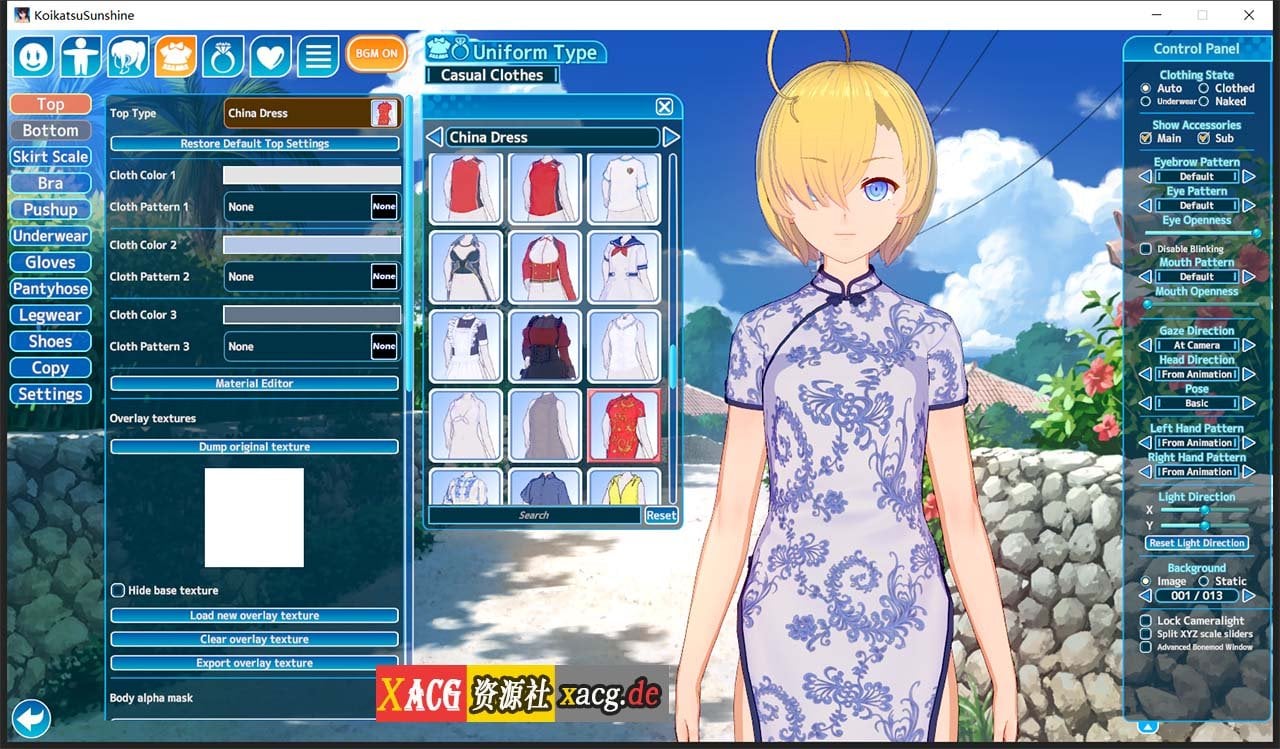
Task: Click the back arrow at bottom left
Action: tap(31, 719)
